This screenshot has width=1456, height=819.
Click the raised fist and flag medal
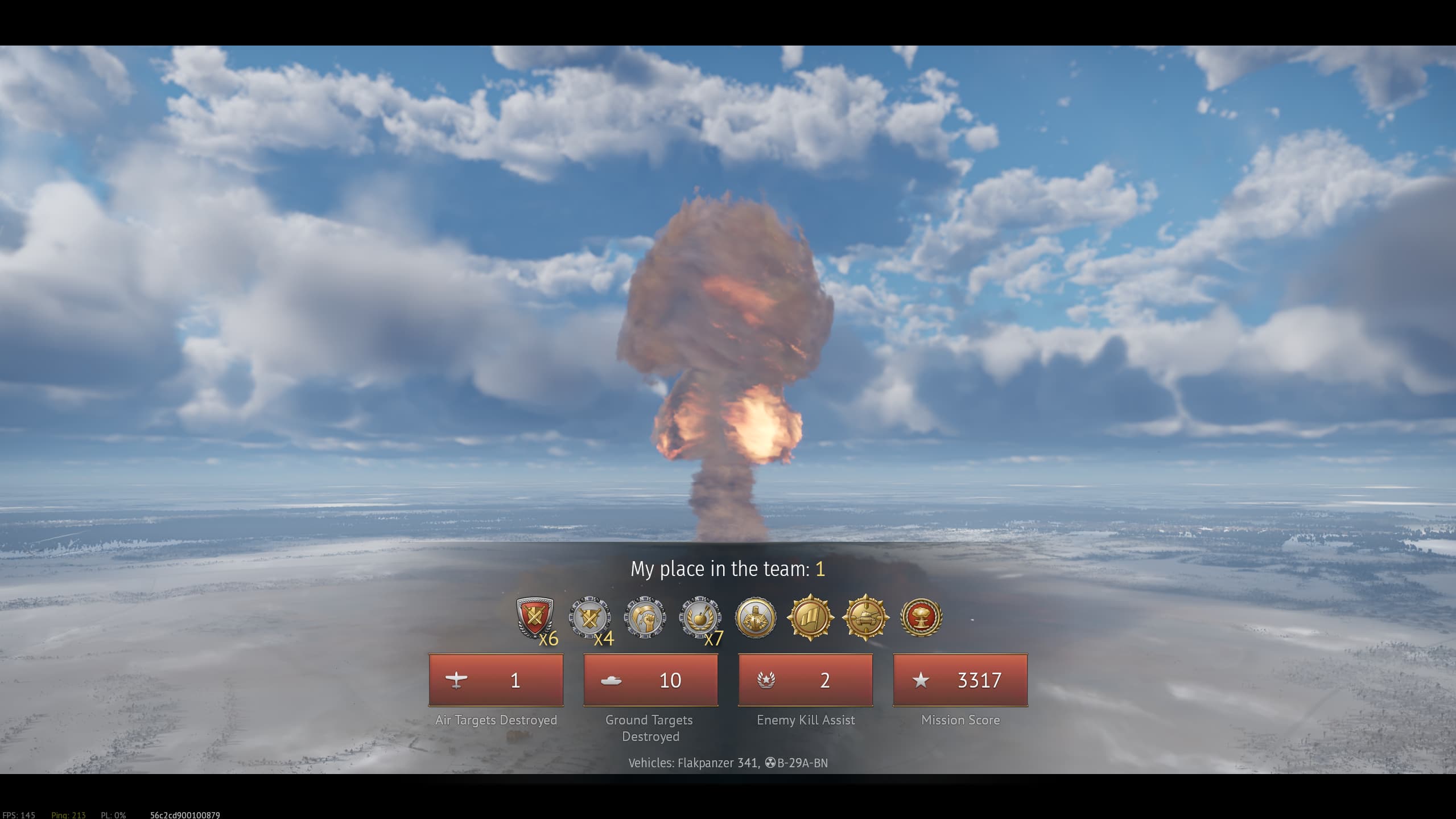pyautogui.click(x=645, y=618)
